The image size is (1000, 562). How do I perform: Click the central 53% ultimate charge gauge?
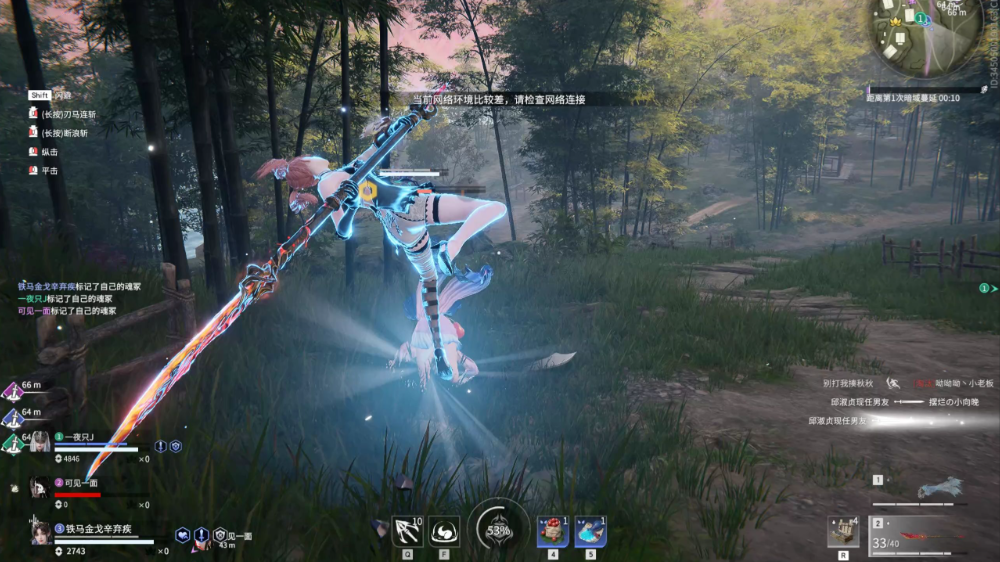coord(499,529)
